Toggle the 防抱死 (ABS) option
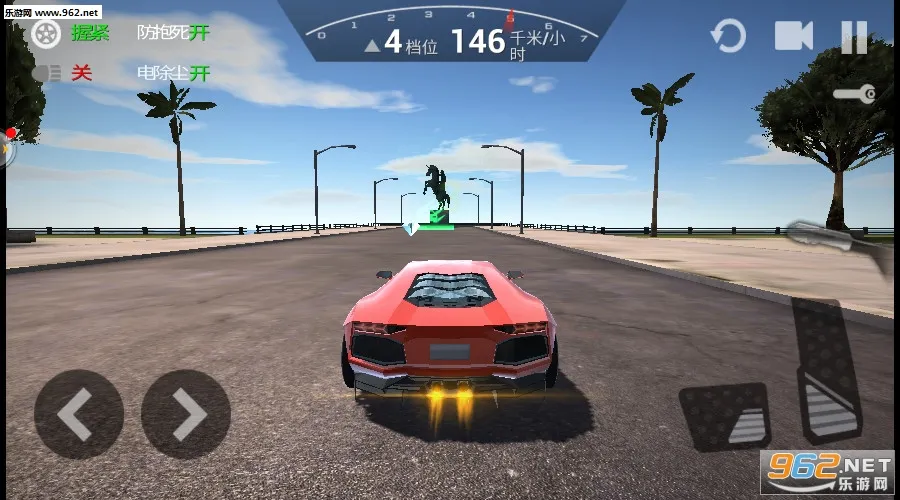This screenshot has width=900, height=500. [x=173, y=33]
